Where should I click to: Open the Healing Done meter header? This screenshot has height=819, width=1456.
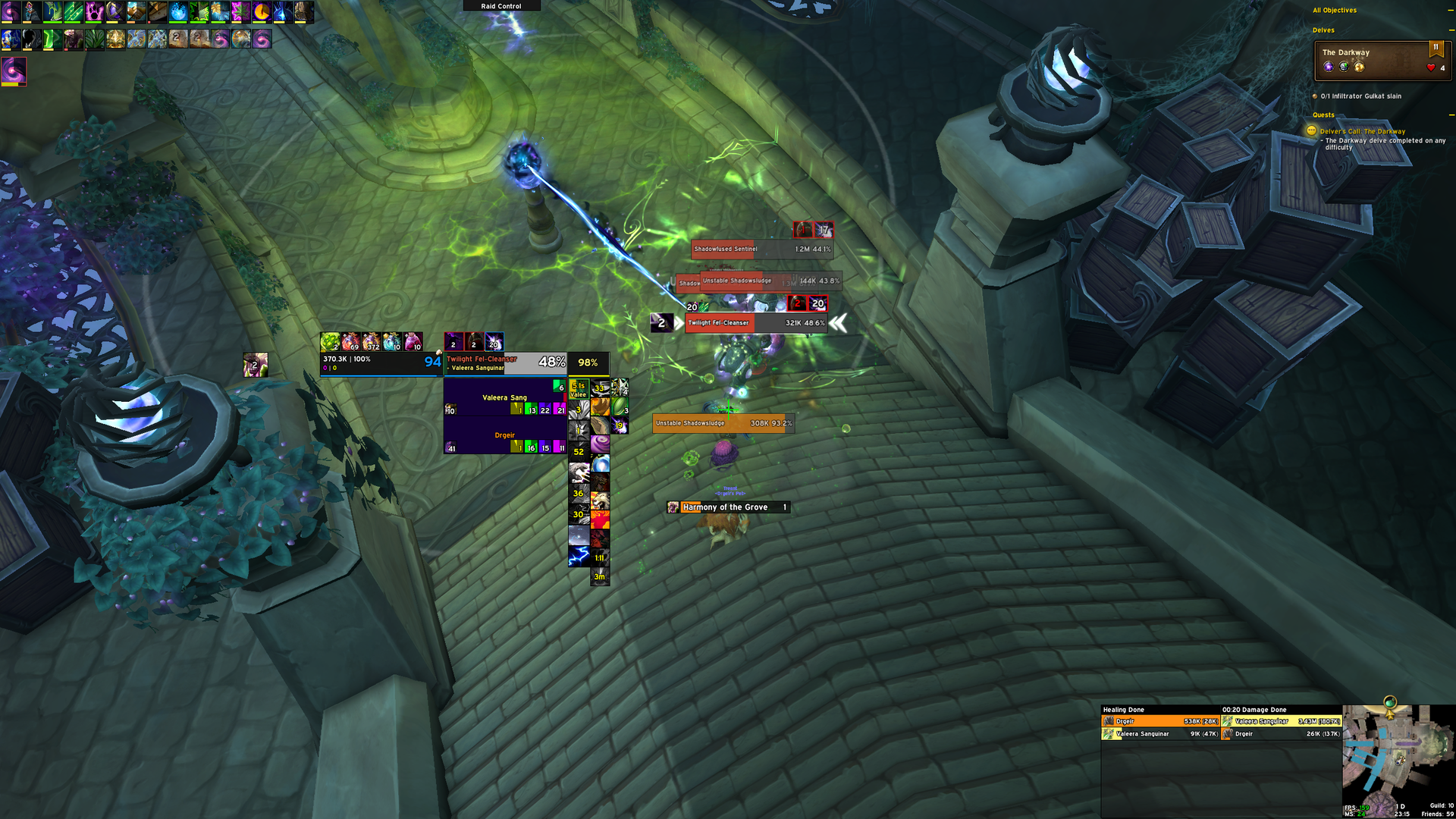(x=1124, y=710)
